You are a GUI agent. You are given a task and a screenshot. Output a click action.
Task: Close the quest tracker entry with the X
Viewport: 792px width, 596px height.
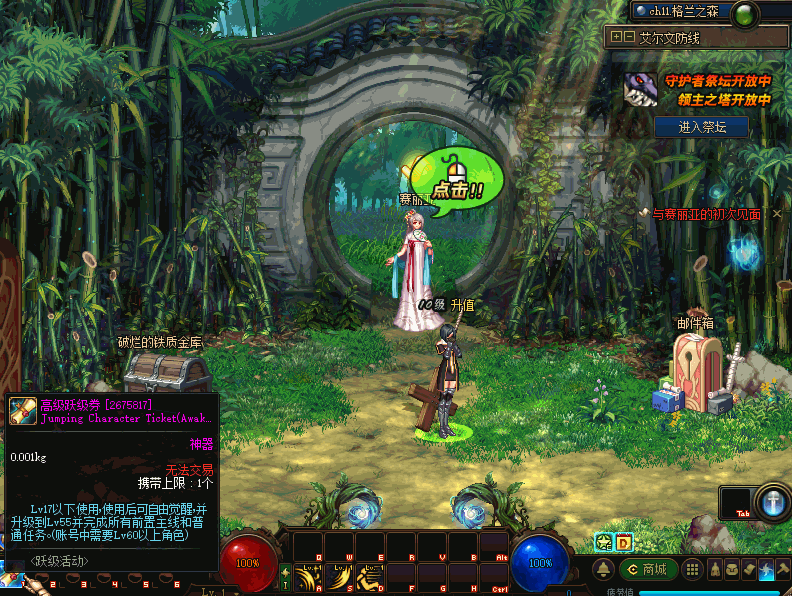click(x=644, y=213)
